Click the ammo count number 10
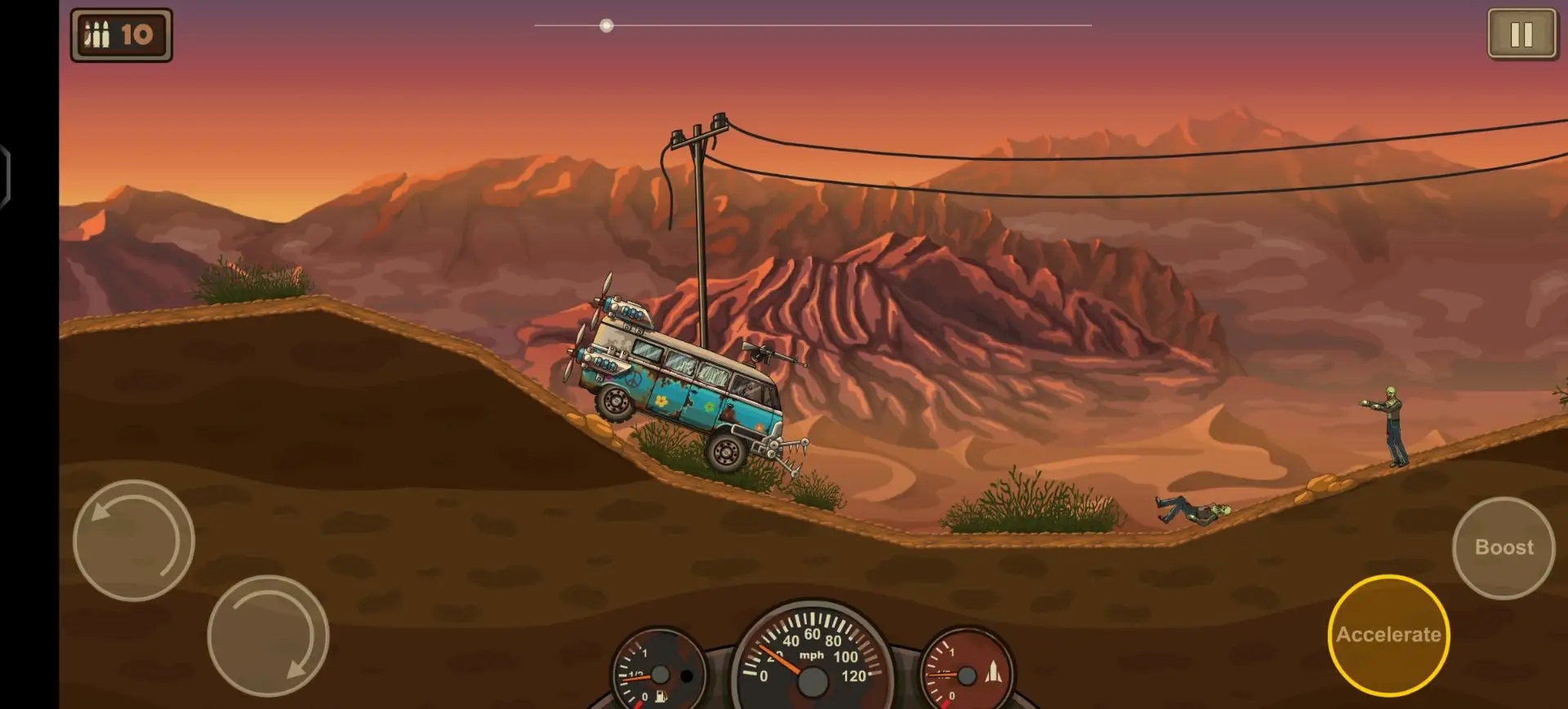The width and height of the screenshot is (1568, 709). click(x=137, y=33)
